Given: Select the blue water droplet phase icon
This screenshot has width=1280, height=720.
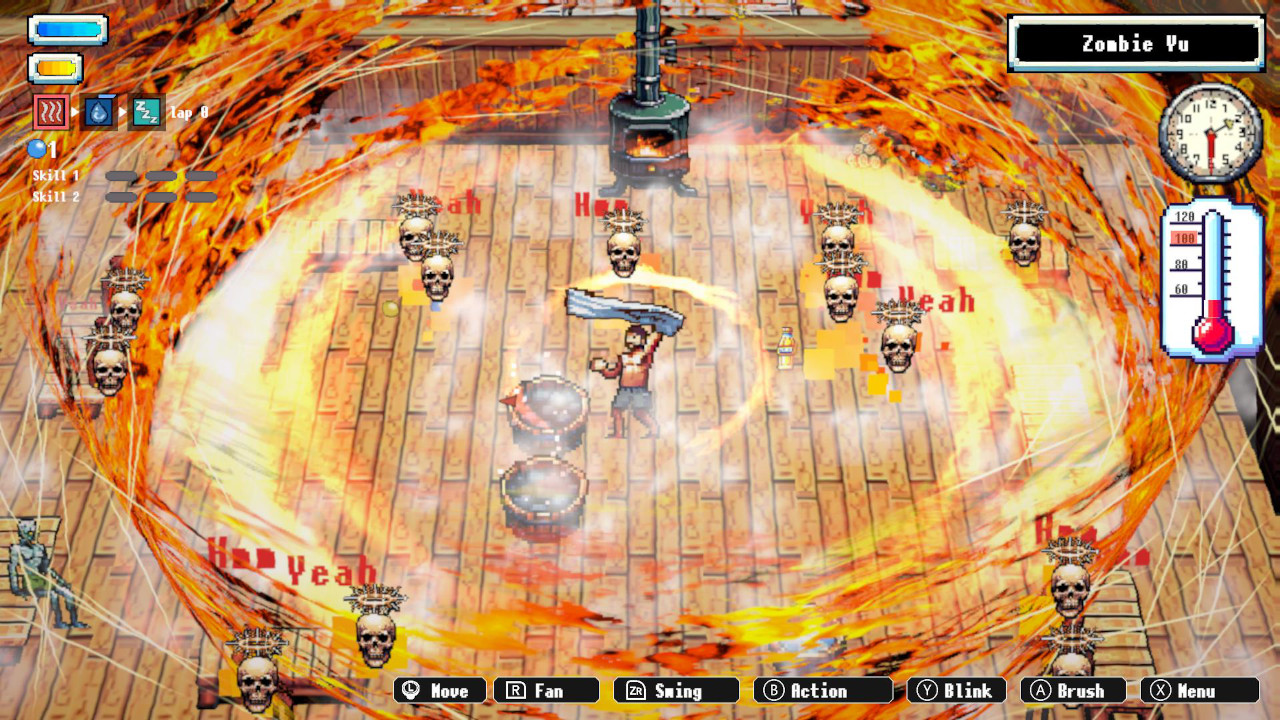Looking at the screenshot, I should (x=98, y=112).
